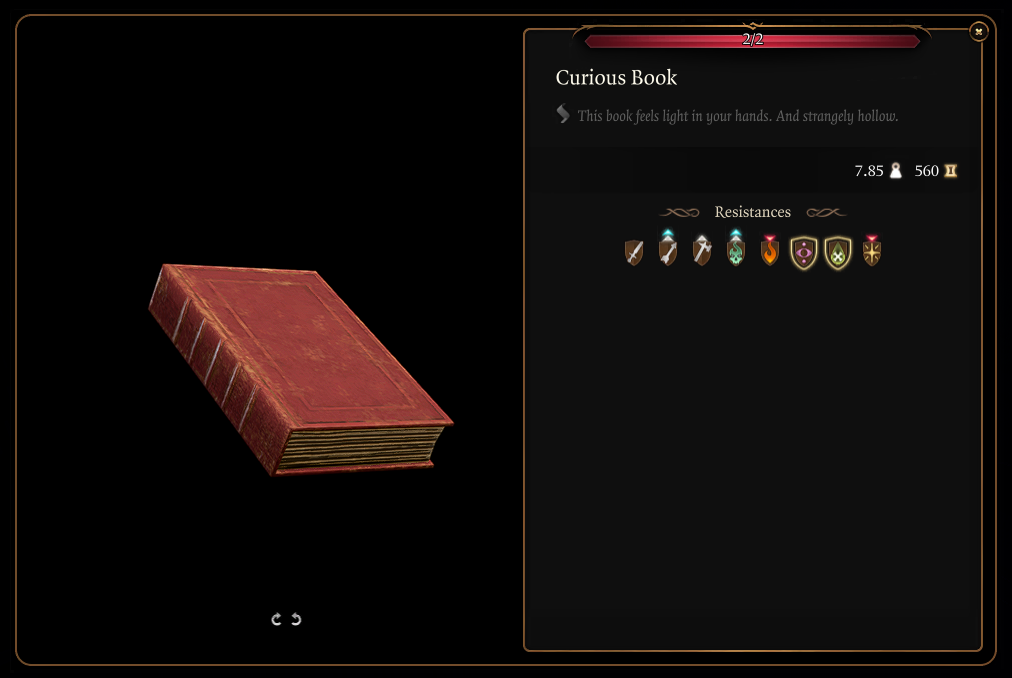1012x678 pixels.
Task: Choose the purple eye psychic resistance icon
Action: [x=804, y=253]
